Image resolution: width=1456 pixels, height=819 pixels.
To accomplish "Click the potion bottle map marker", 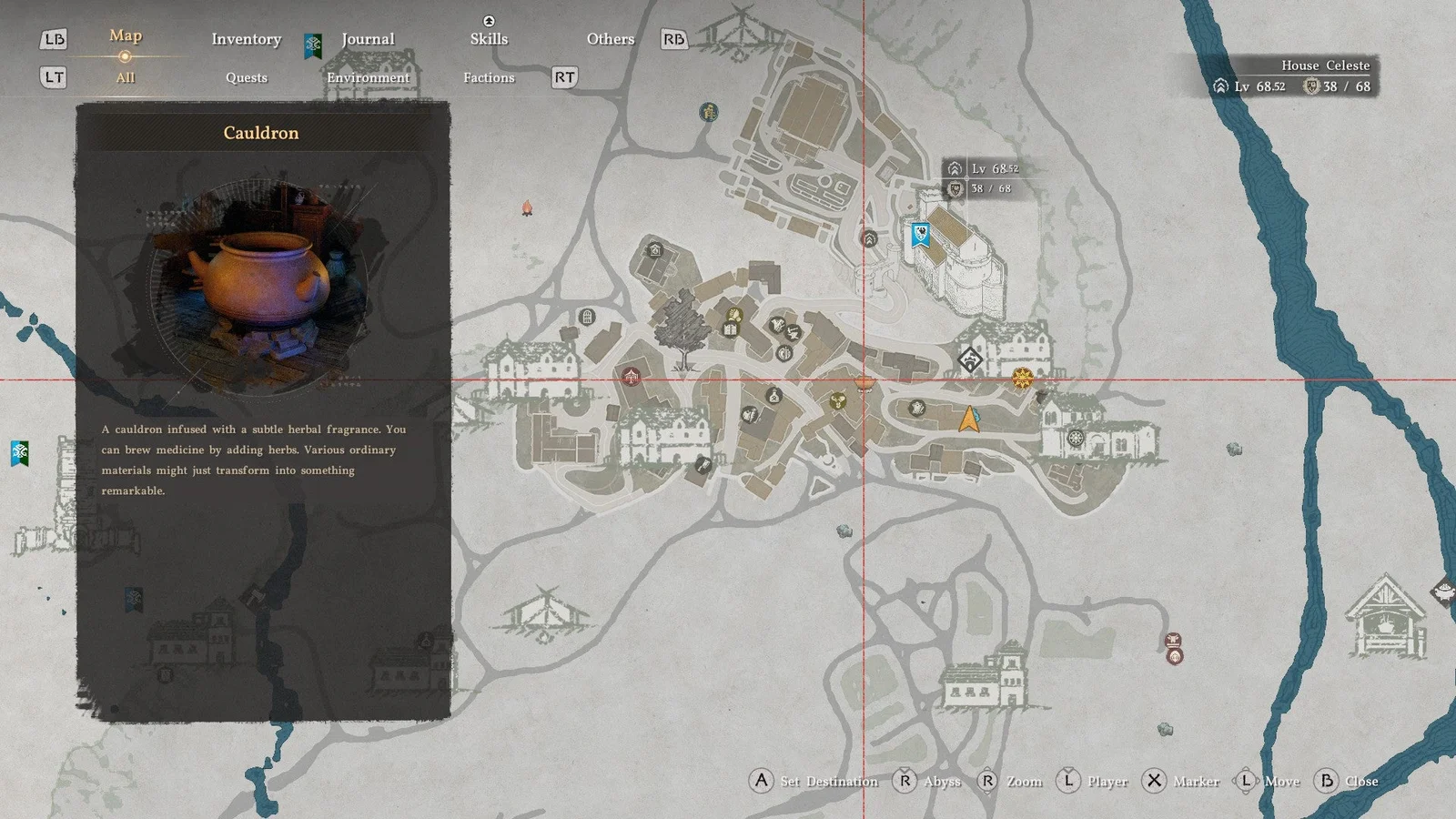I will [773, 396].
